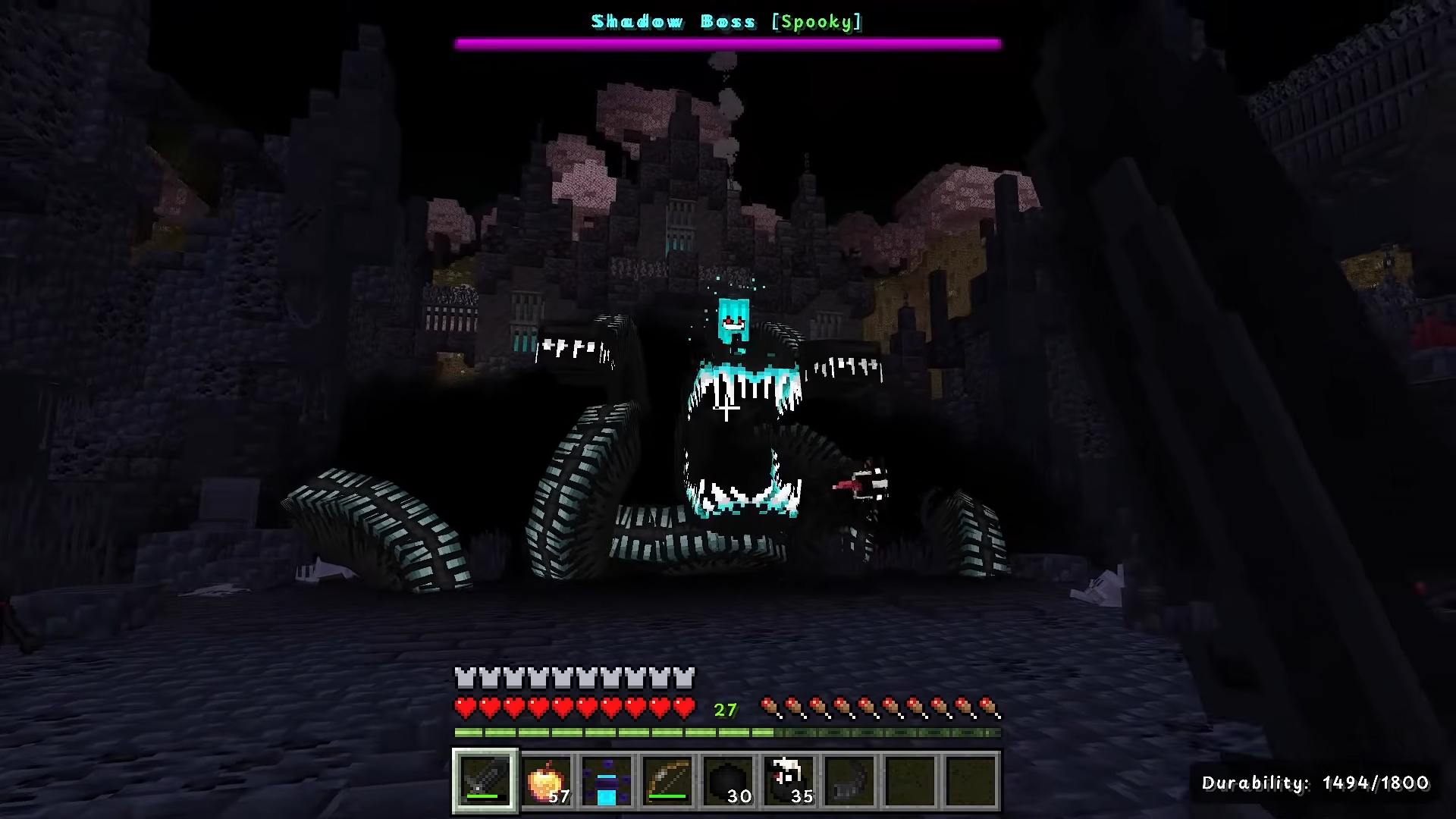Screen dimensions: 1456x819
Task: Select the golden apple stack
Action: (x=546, y=780)
